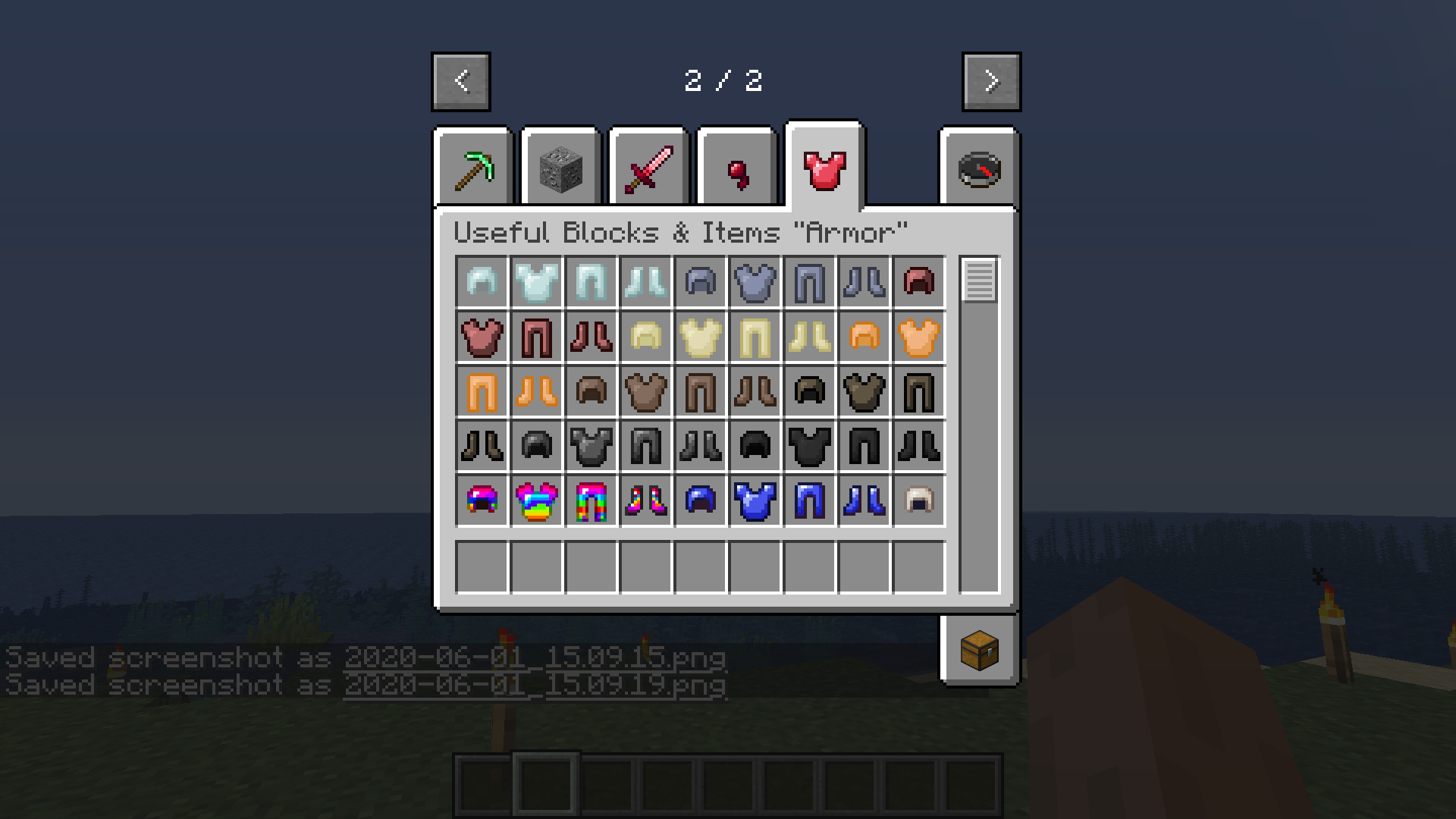The height and width of the screenshot is (819, 1456).
Task: Pick the rainbow chestplate item
Action: (537, 500)
